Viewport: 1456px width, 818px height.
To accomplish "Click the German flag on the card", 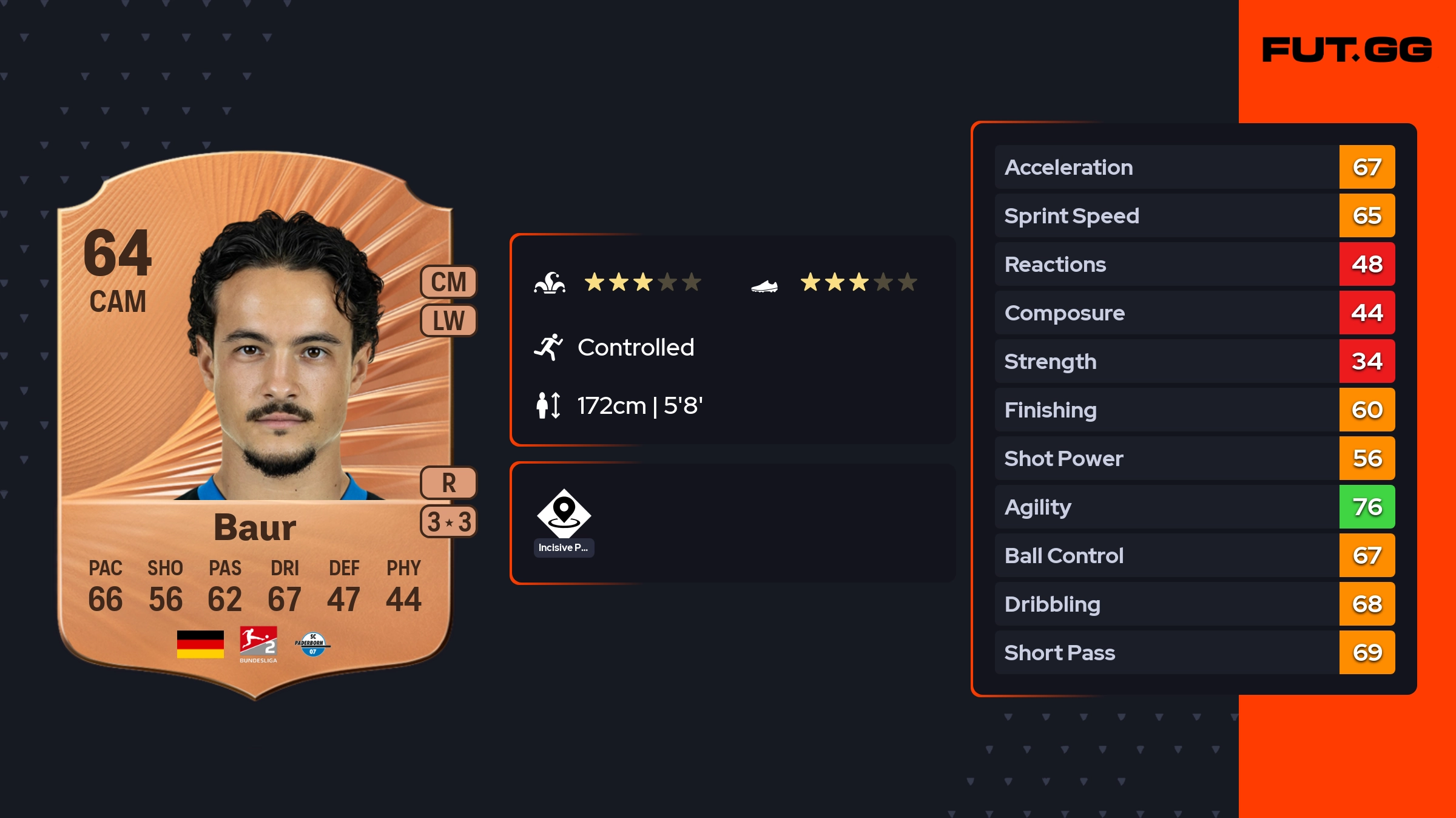I will pyautogui.click(x=200, y=644).
